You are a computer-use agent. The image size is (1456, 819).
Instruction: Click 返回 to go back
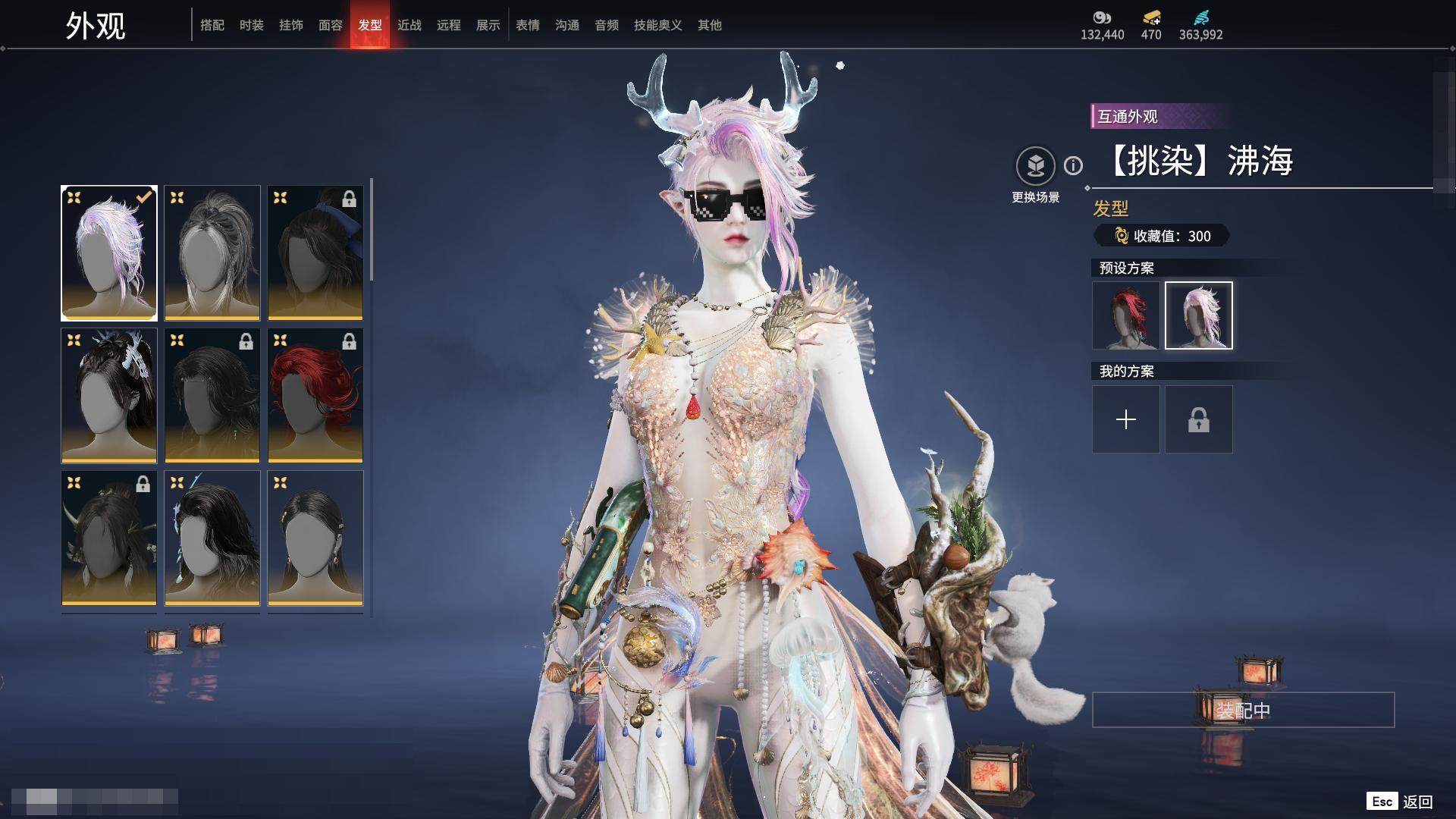[1417, 802]
